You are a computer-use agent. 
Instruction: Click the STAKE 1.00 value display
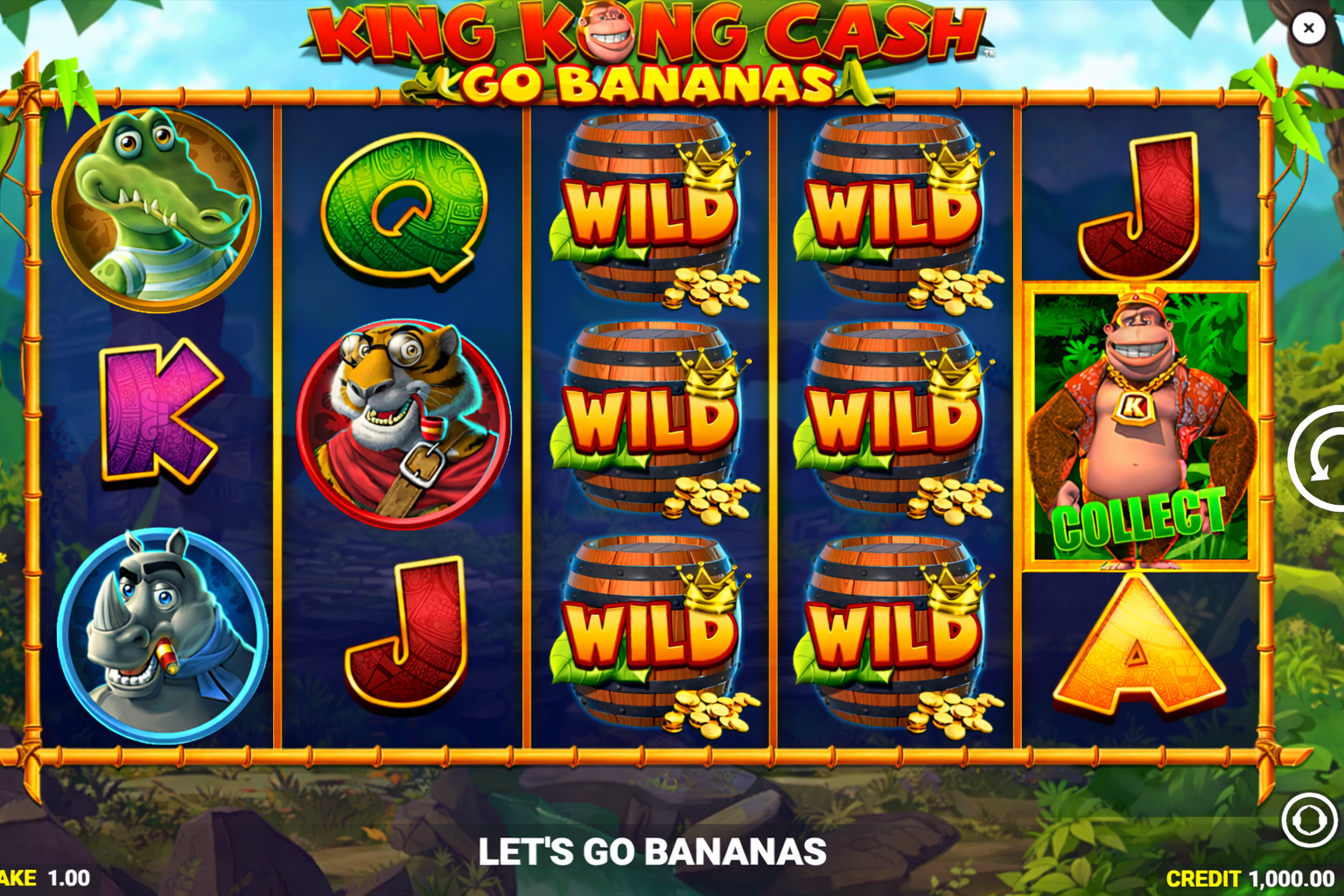(x=39, y=877)
